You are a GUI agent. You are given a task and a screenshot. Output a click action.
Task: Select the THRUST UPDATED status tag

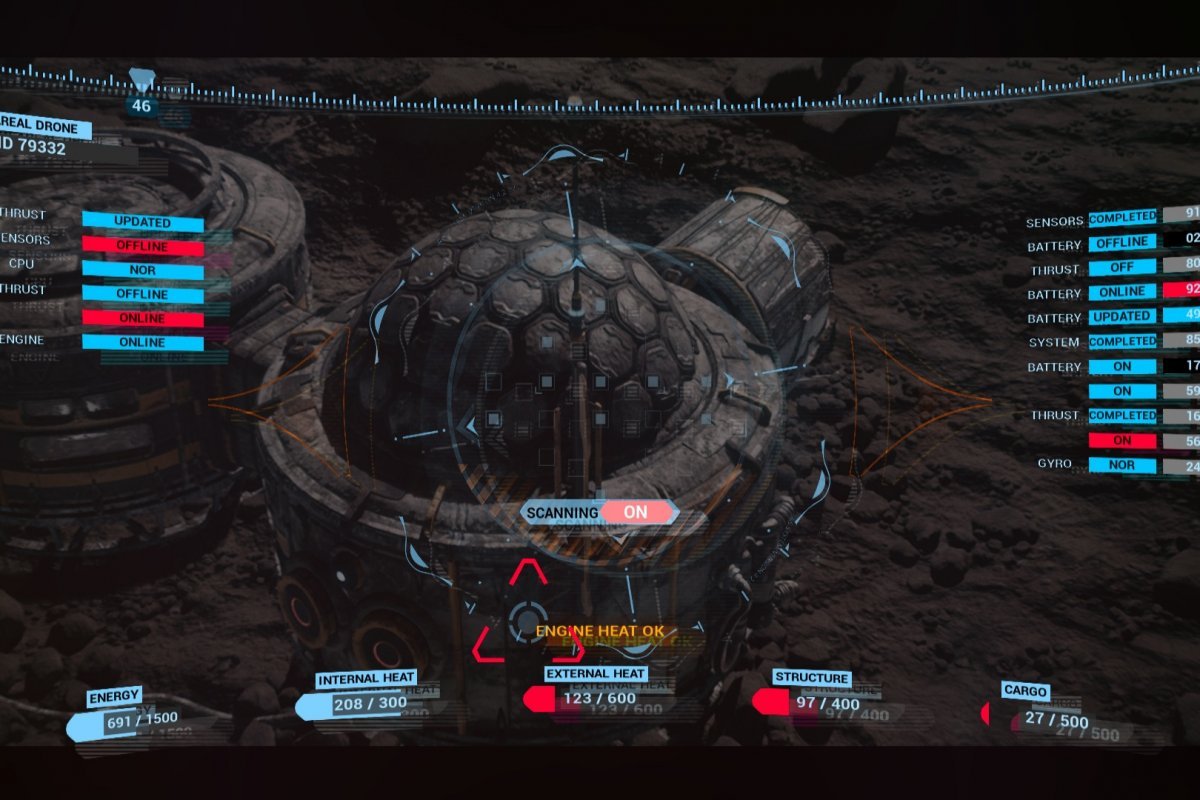(142, 222)
